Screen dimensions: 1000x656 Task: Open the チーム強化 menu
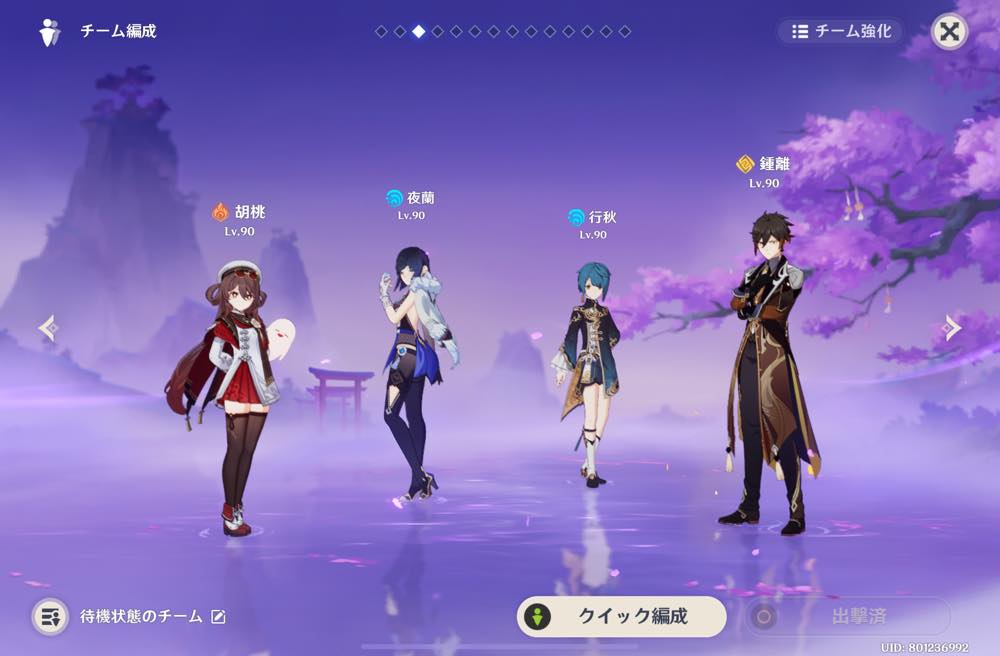(840, 31)
